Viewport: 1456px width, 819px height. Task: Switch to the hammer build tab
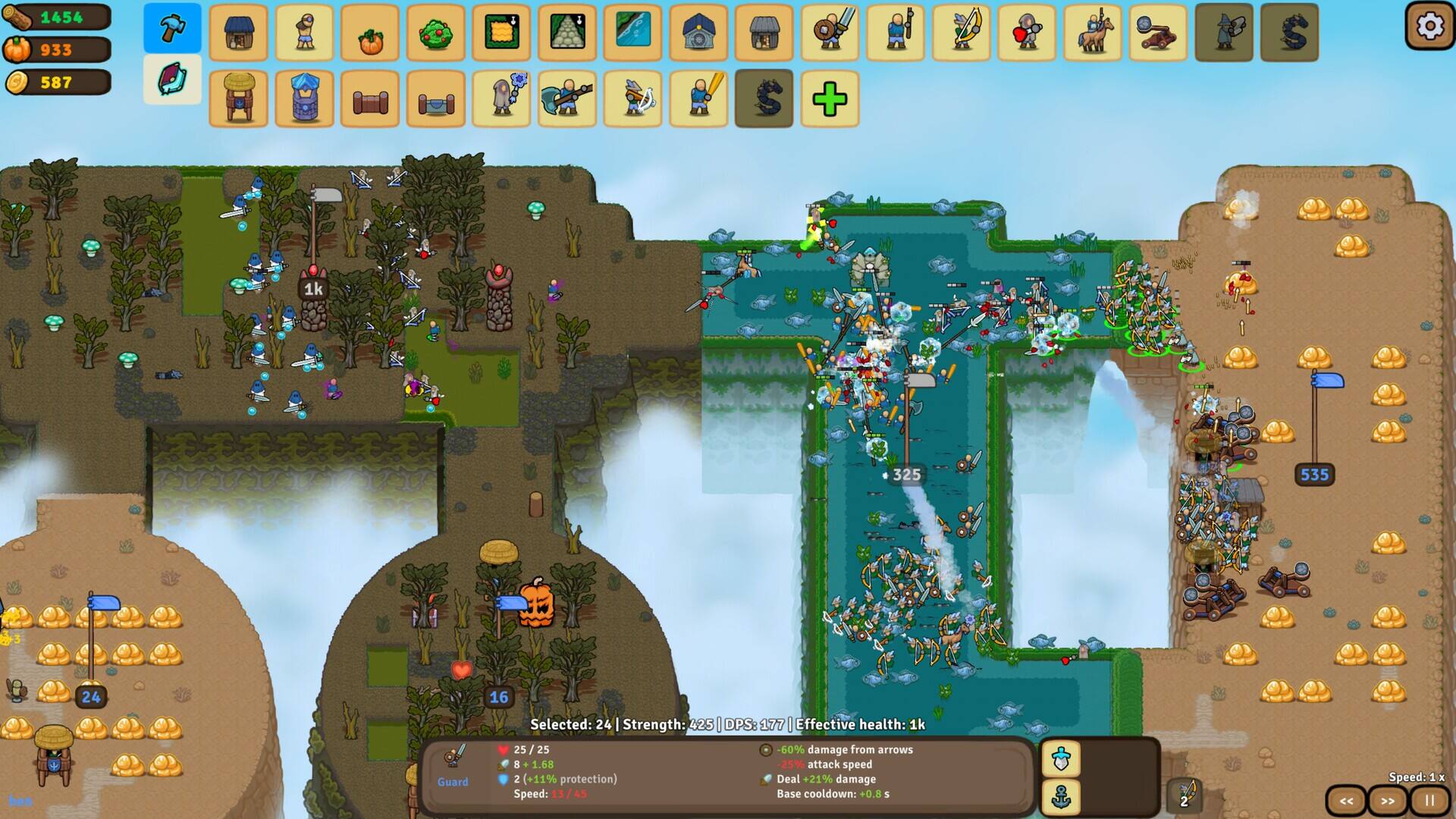172,28
